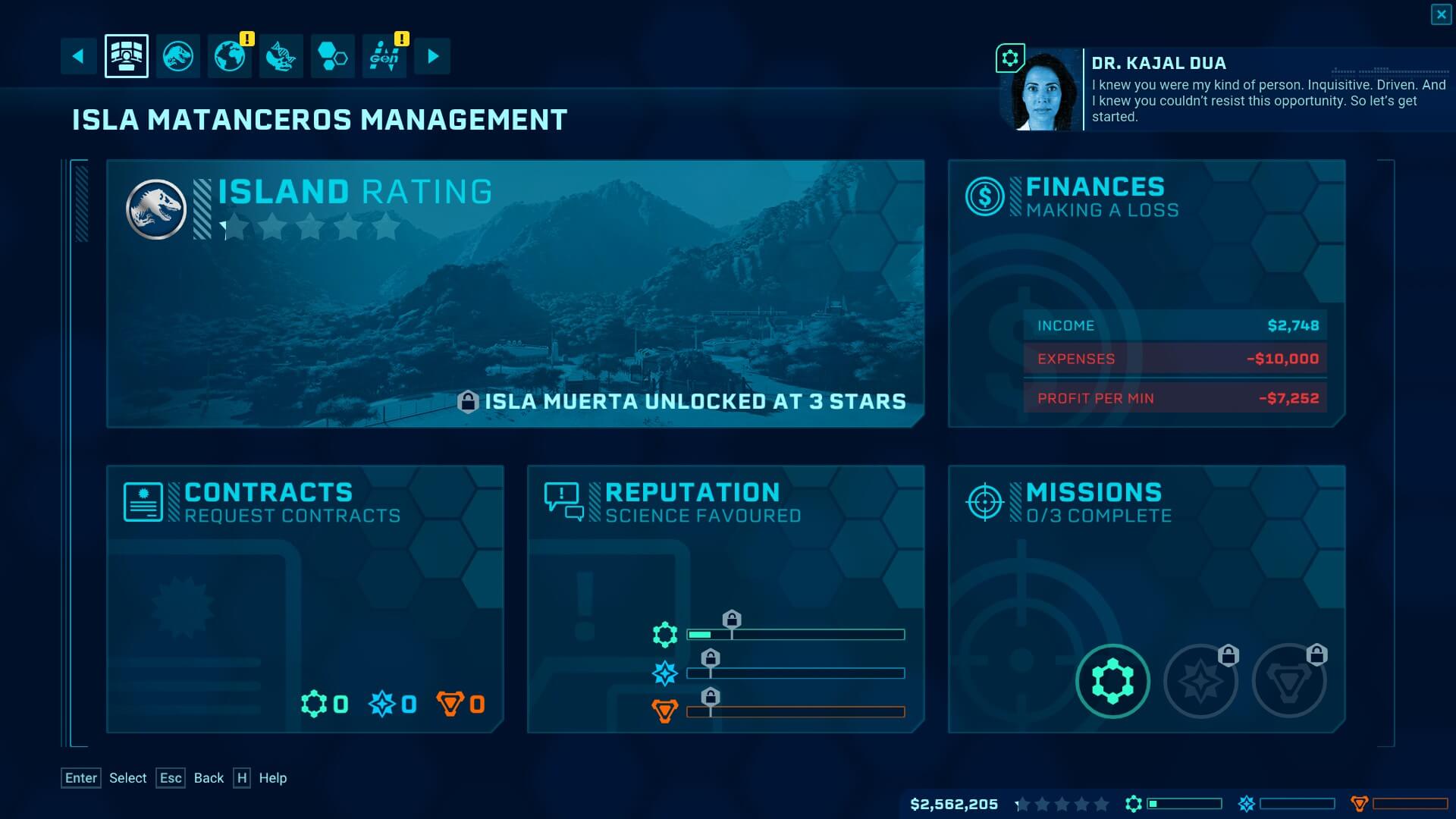Switch to the globe map tab
1456x819 pixels.
pos(230,56)
